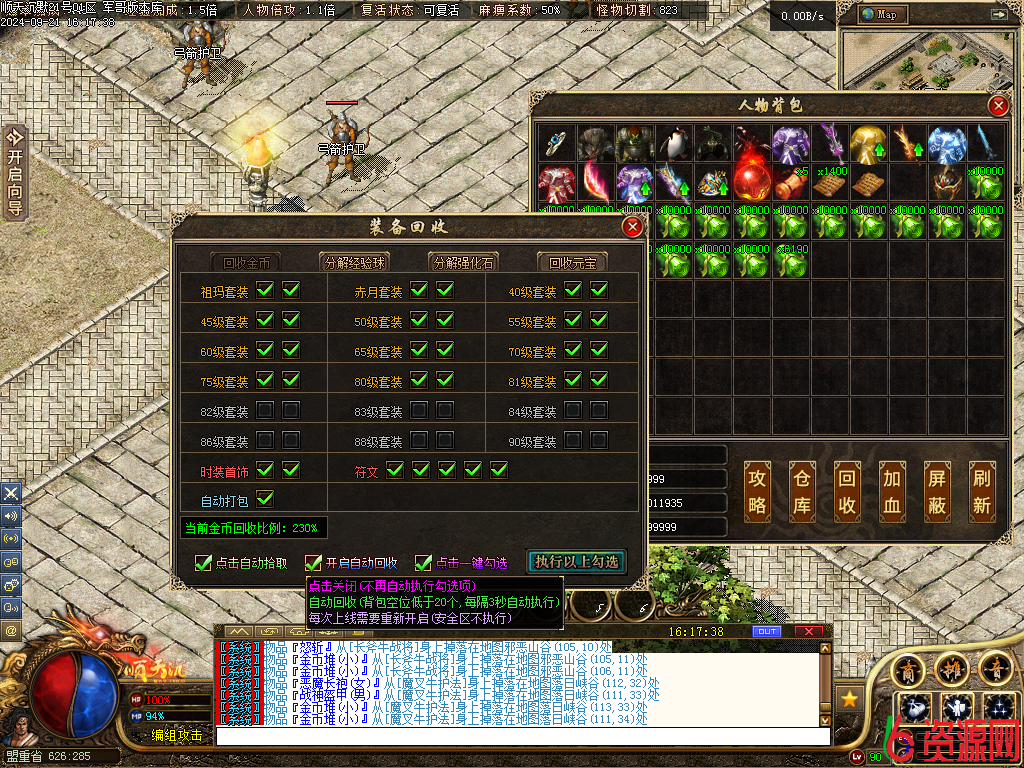Click the 回收 recycle button in backpack
Image resolution: width=1024 pixels, height=768 pixels.
pyautogui.click(x=847, y=491)
